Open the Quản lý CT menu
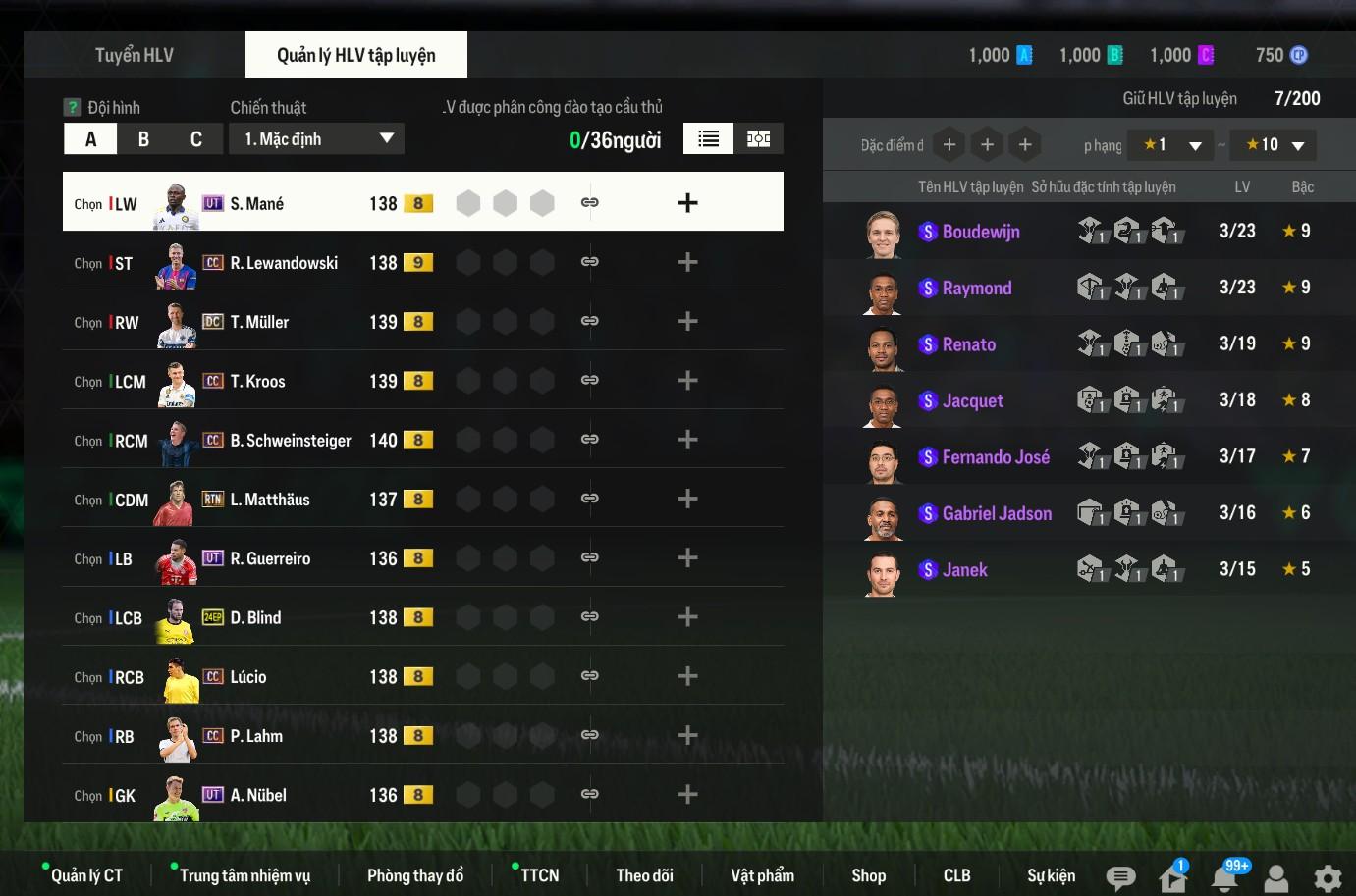 [86, 875]
